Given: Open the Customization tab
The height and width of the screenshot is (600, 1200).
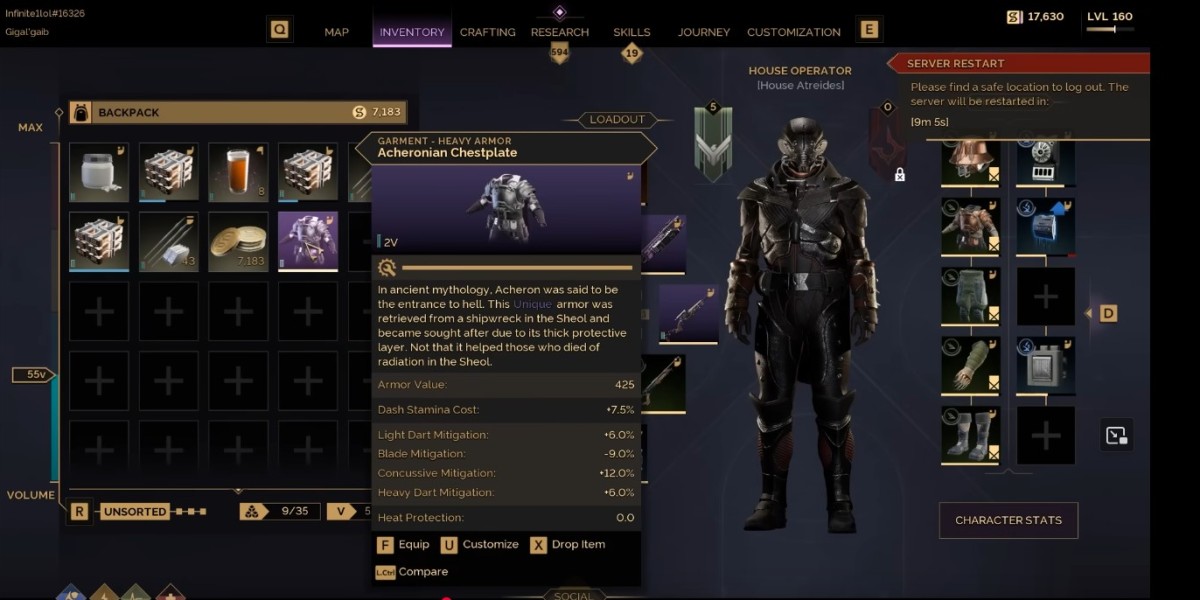Looking at the screenshot, I should pyautogui.click(x=794, y=32).
